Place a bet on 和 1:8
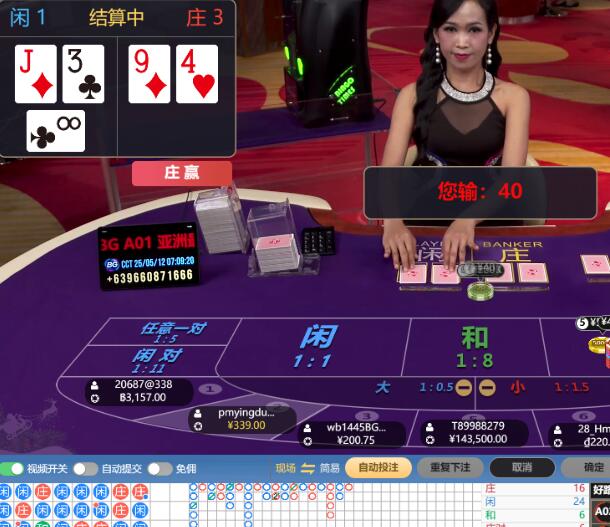The width and height of the screenshot is (610, 527). [474, 346]
